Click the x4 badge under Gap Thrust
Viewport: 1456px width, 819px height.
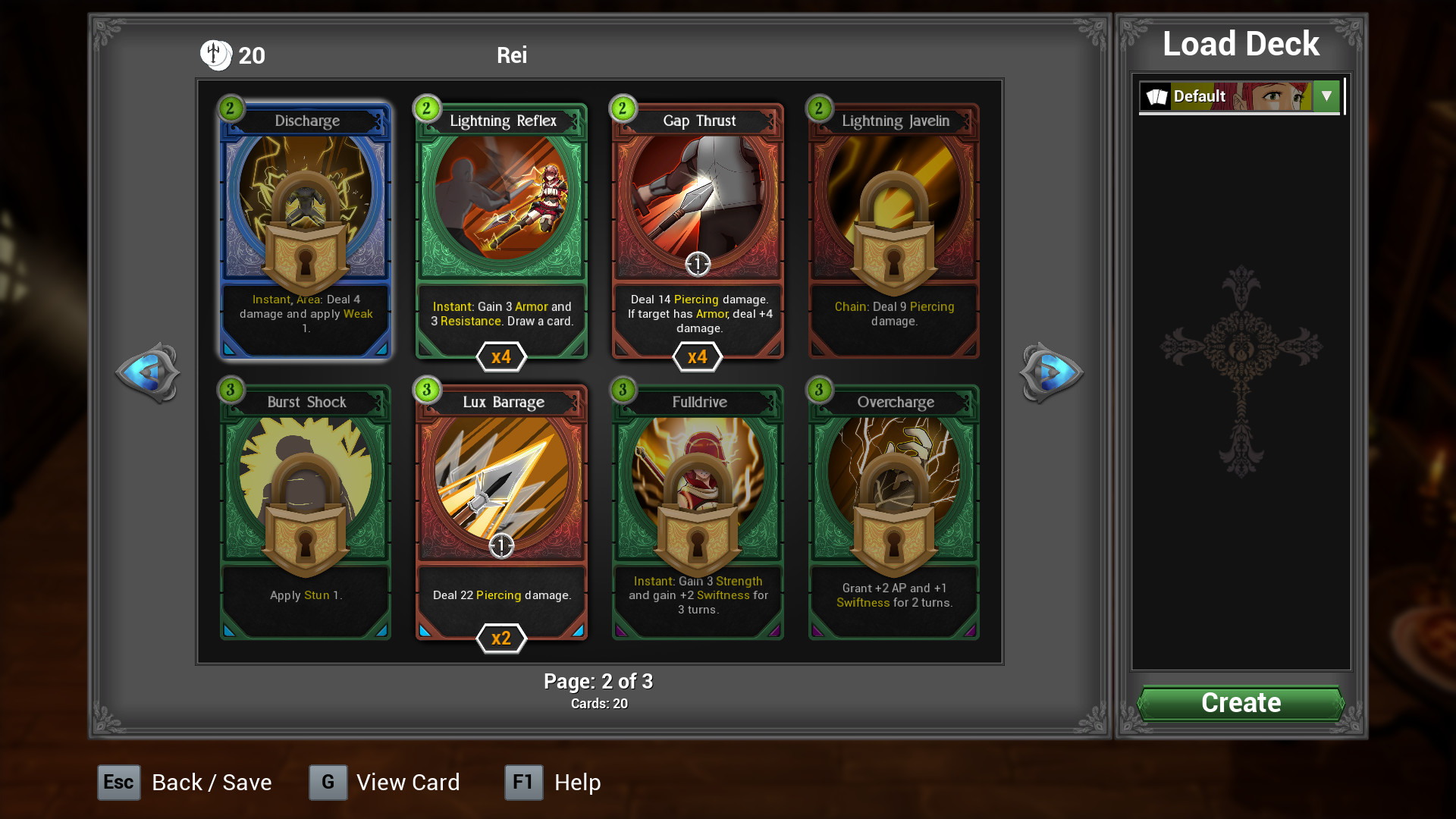click(x=697, y=356)
